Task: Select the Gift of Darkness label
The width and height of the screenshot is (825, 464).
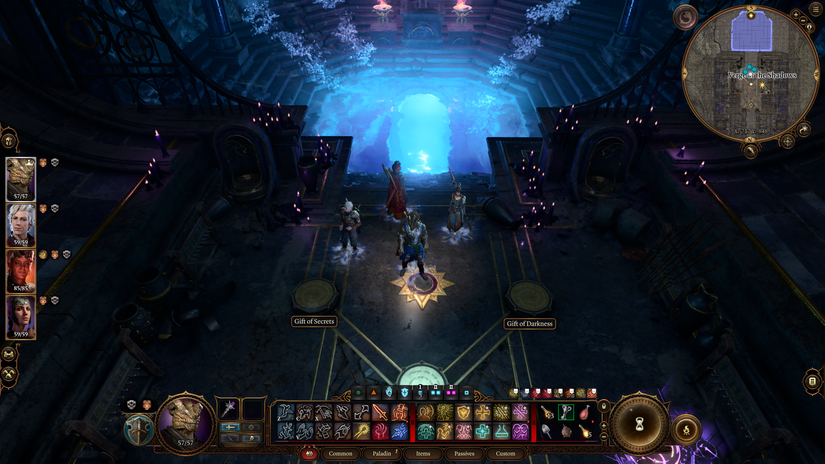Action: 530,324
